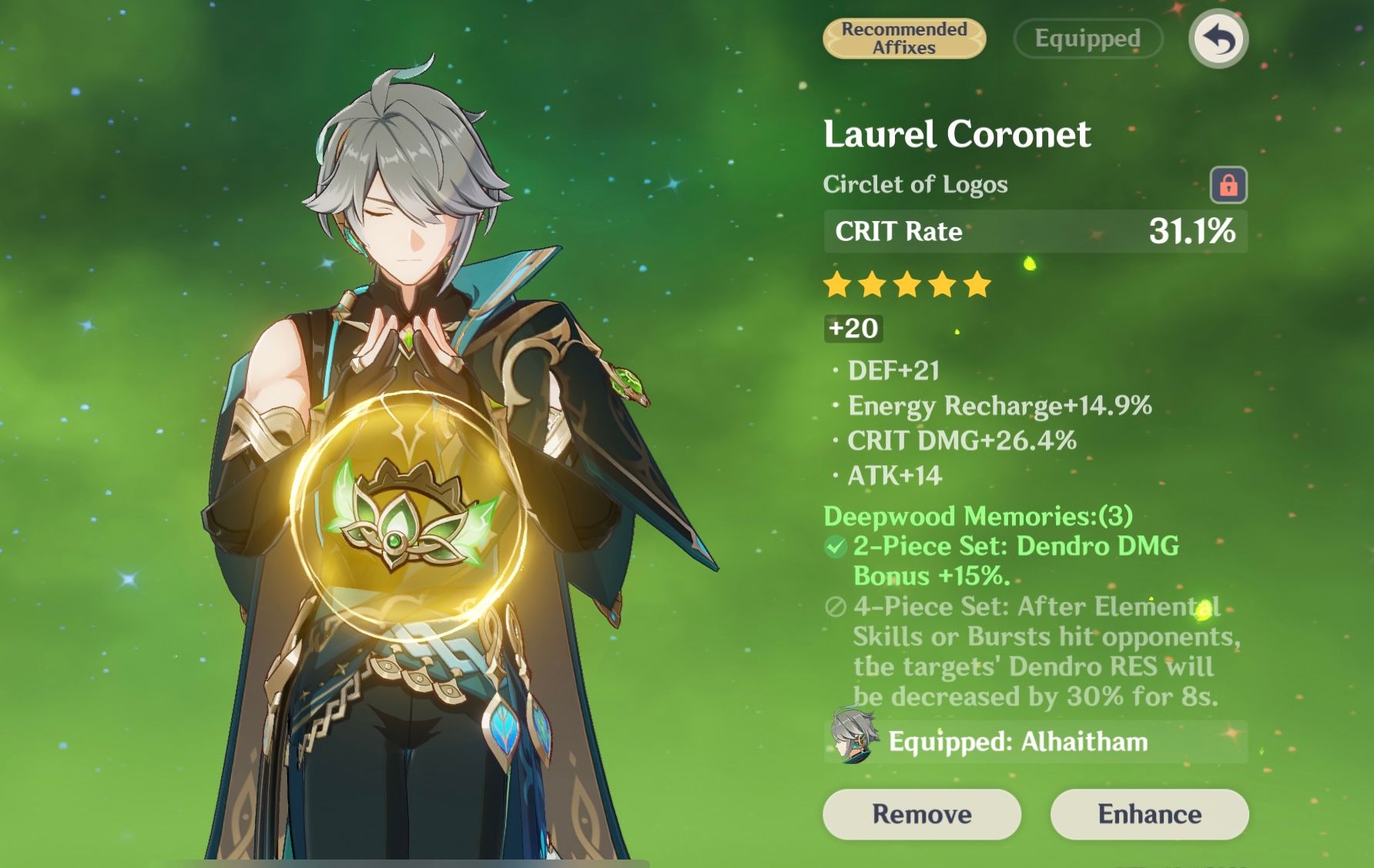
Task: Click the Enhance button
Action: coord(1151,814)
